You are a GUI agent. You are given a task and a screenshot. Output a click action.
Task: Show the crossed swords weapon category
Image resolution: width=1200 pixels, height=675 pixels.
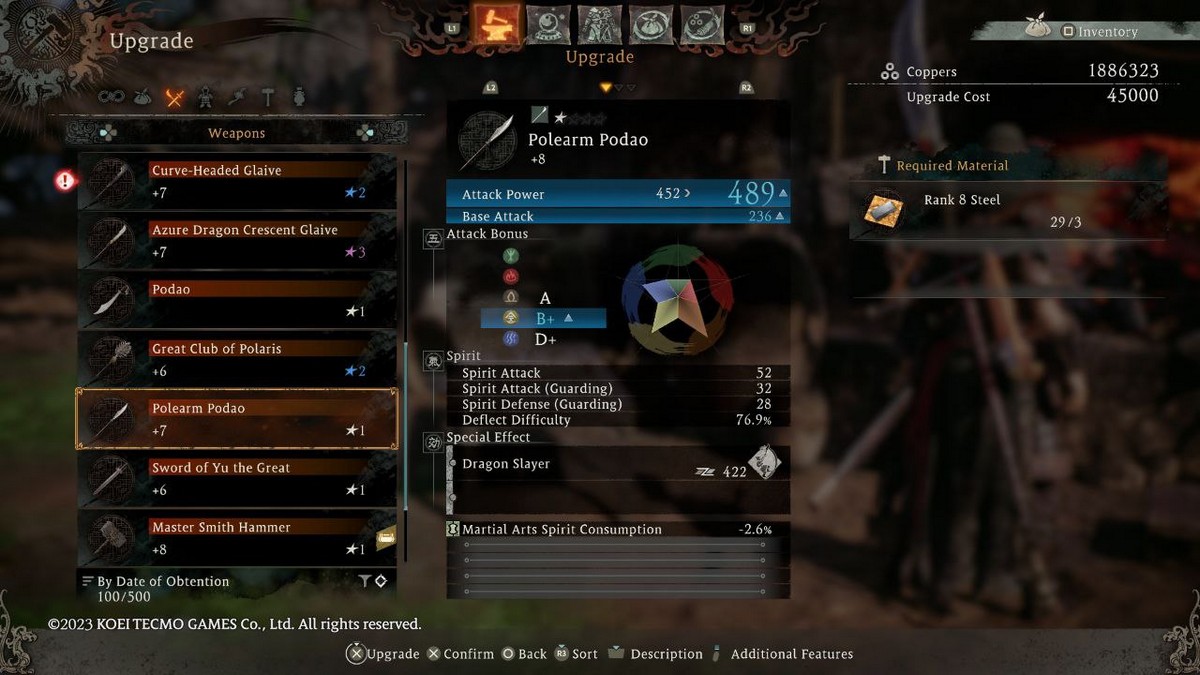coord(175,98)
